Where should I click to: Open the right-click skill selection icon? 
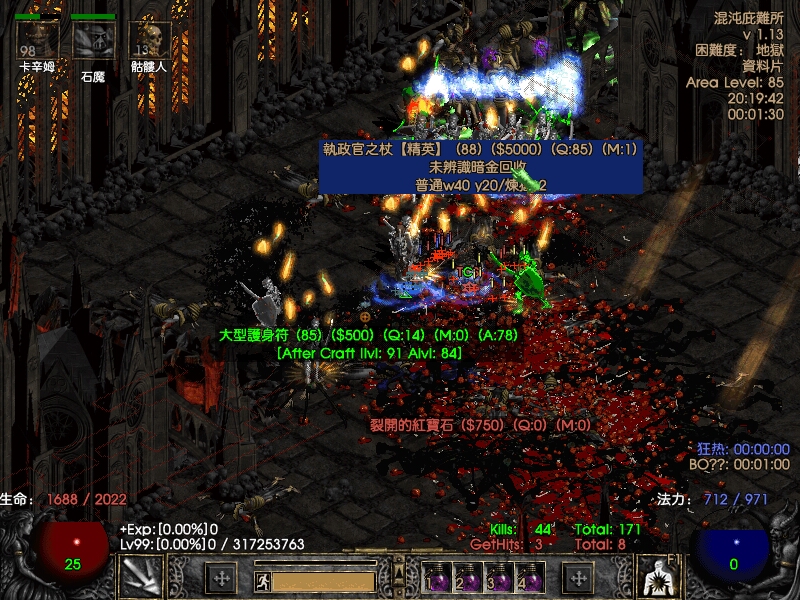coord(658,577)
